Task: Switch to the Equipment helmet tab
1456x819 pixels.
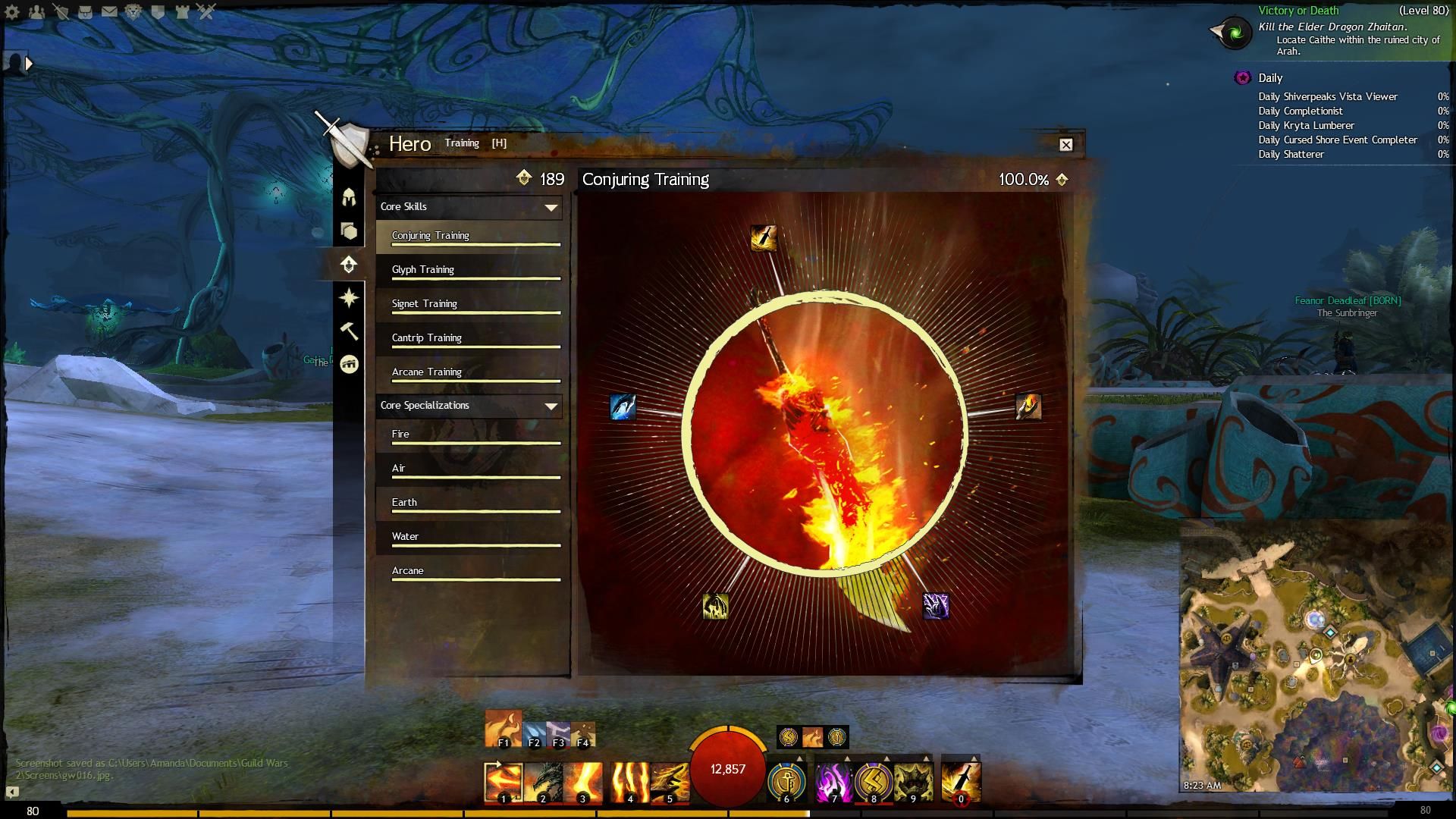Action: pos(349,198)
